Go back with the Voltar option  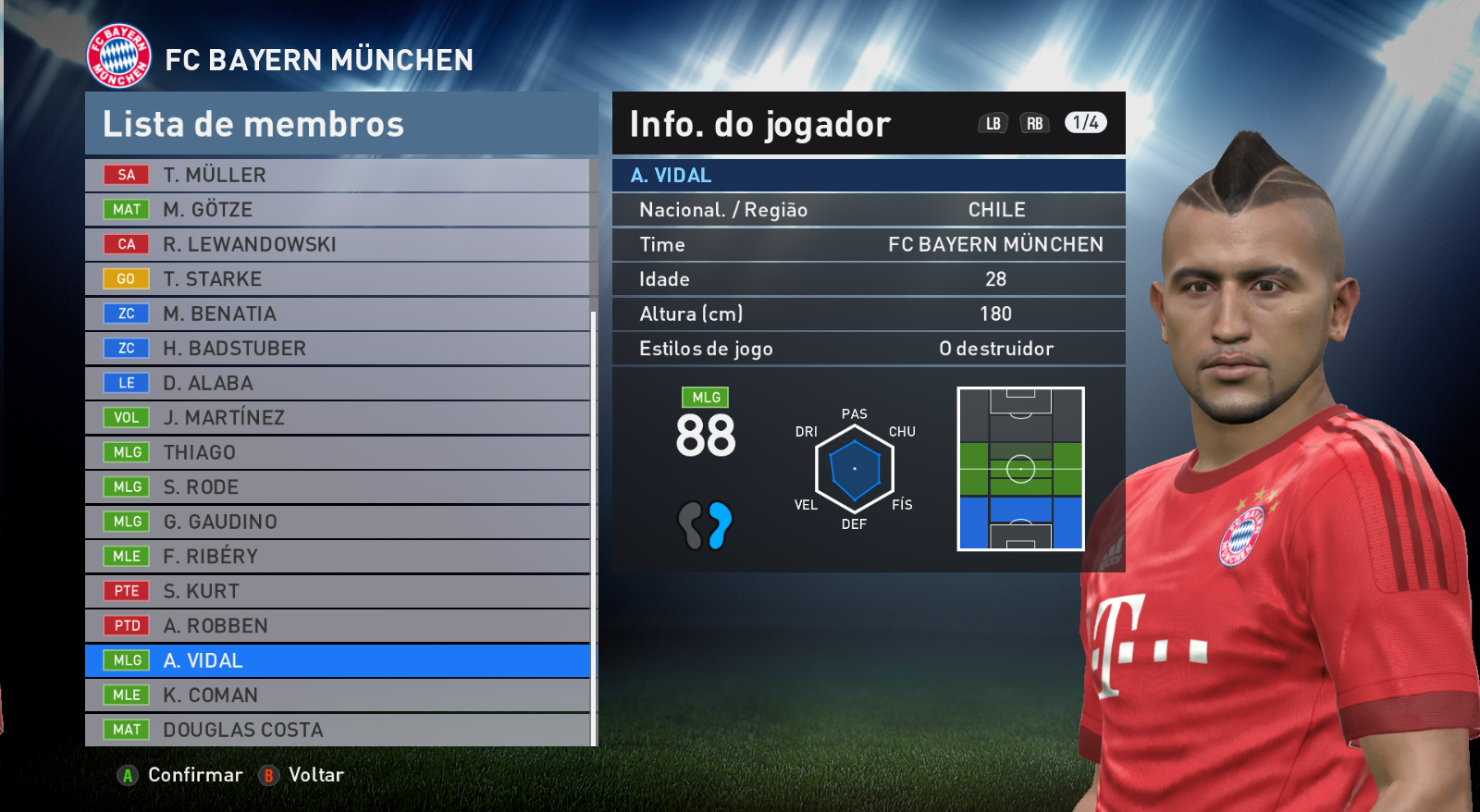click(x=302, y=775)
